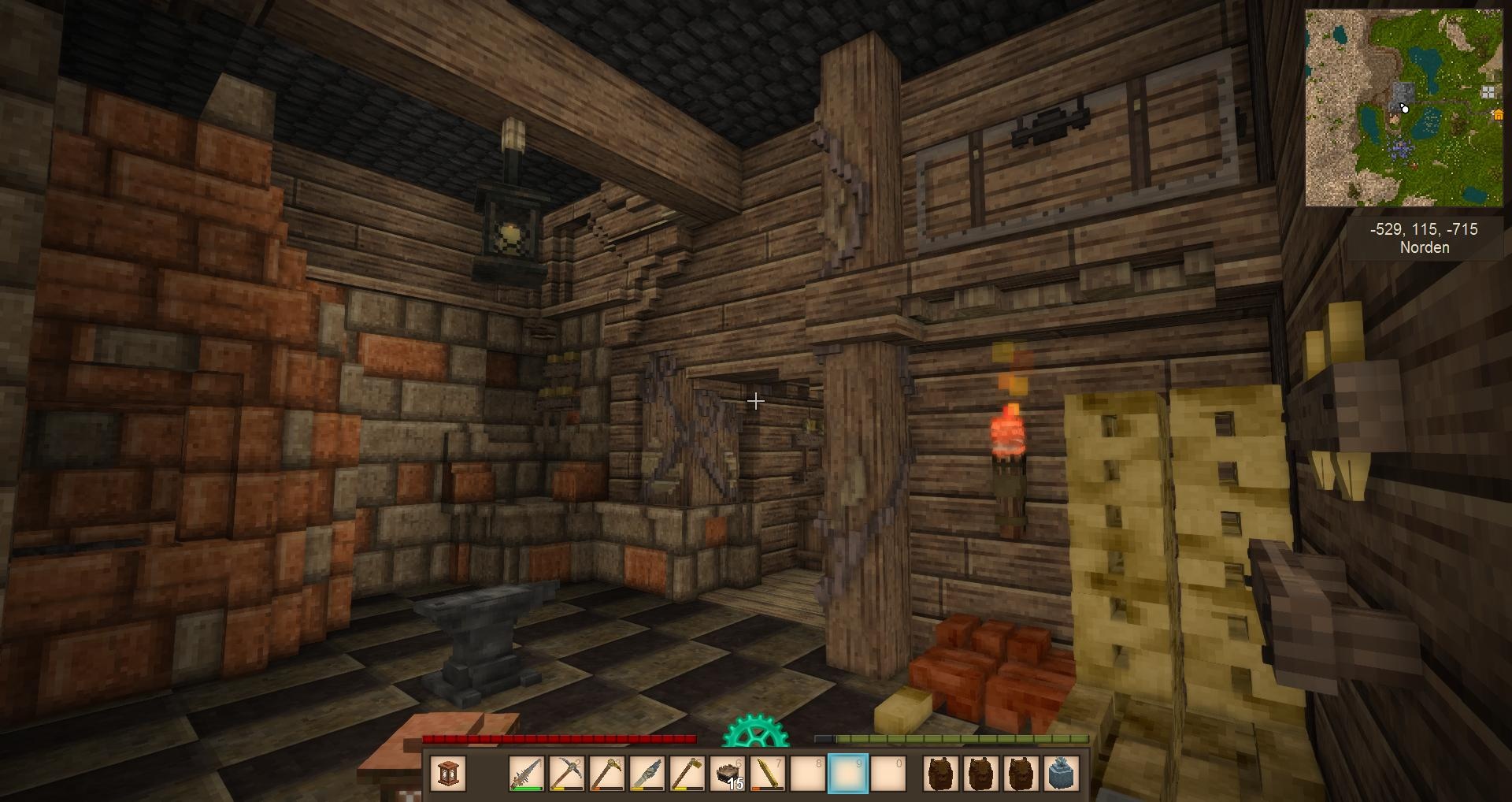Pick the gold-headed tool in slot 3
The image size is (1512, 802).
[x=608, y=773]
